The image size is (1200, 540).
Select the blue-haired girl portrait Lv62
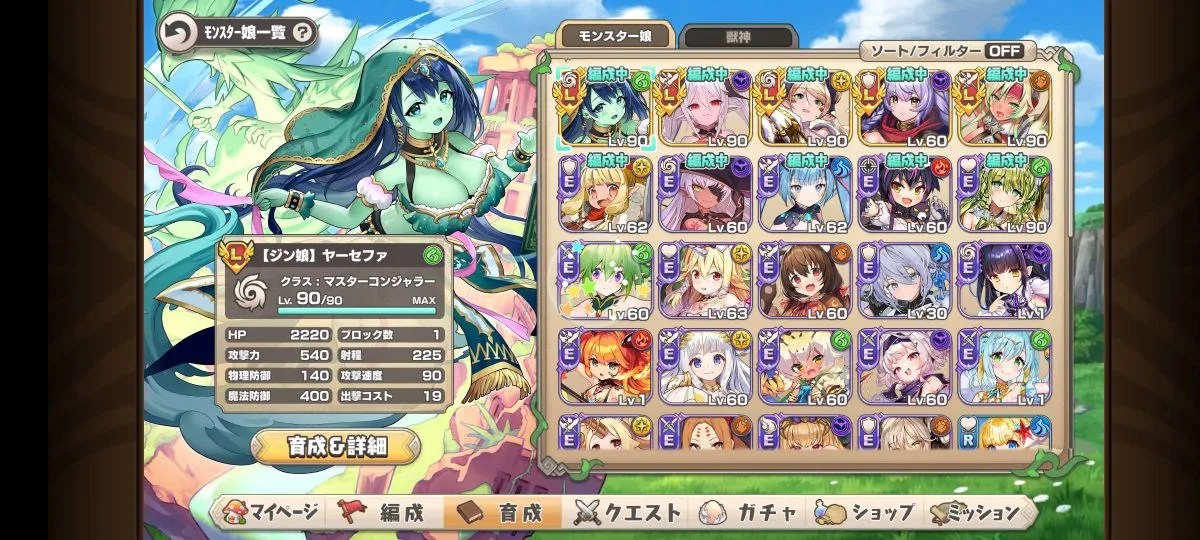point(805,194)
